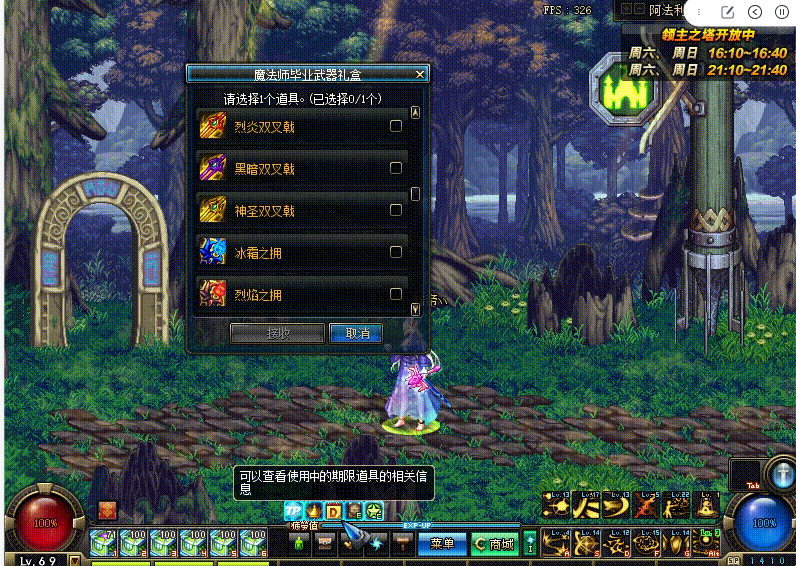Select the 黑暗双叉戟 checkbox
Screen dimensions: 796x566
click(396, 168)
